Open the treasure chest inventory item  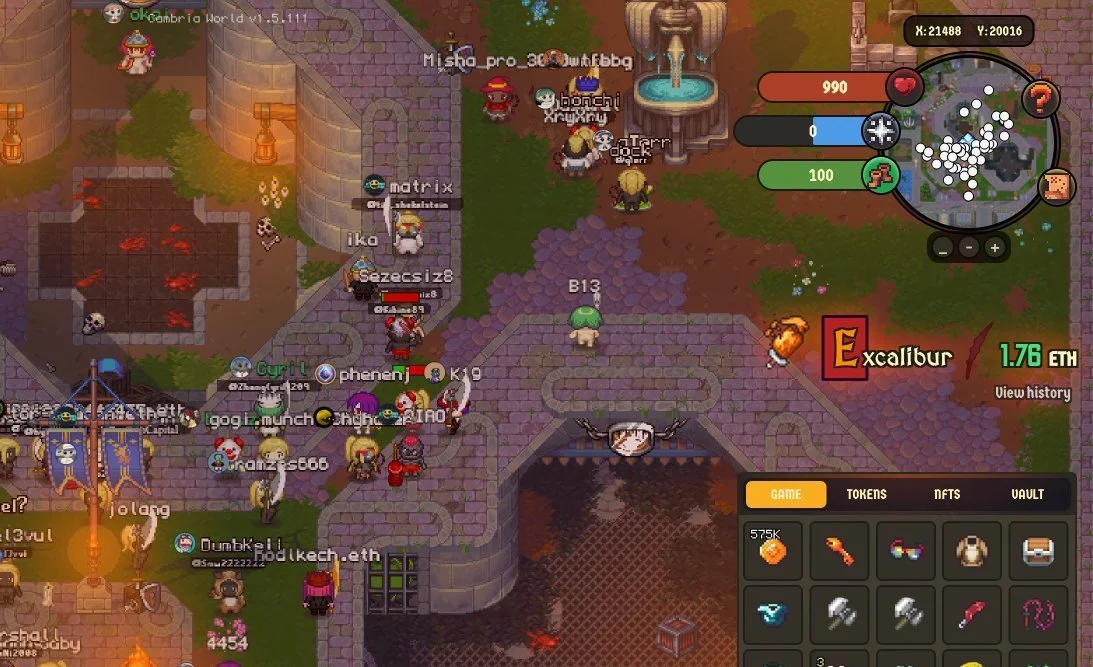[1038, 550]
